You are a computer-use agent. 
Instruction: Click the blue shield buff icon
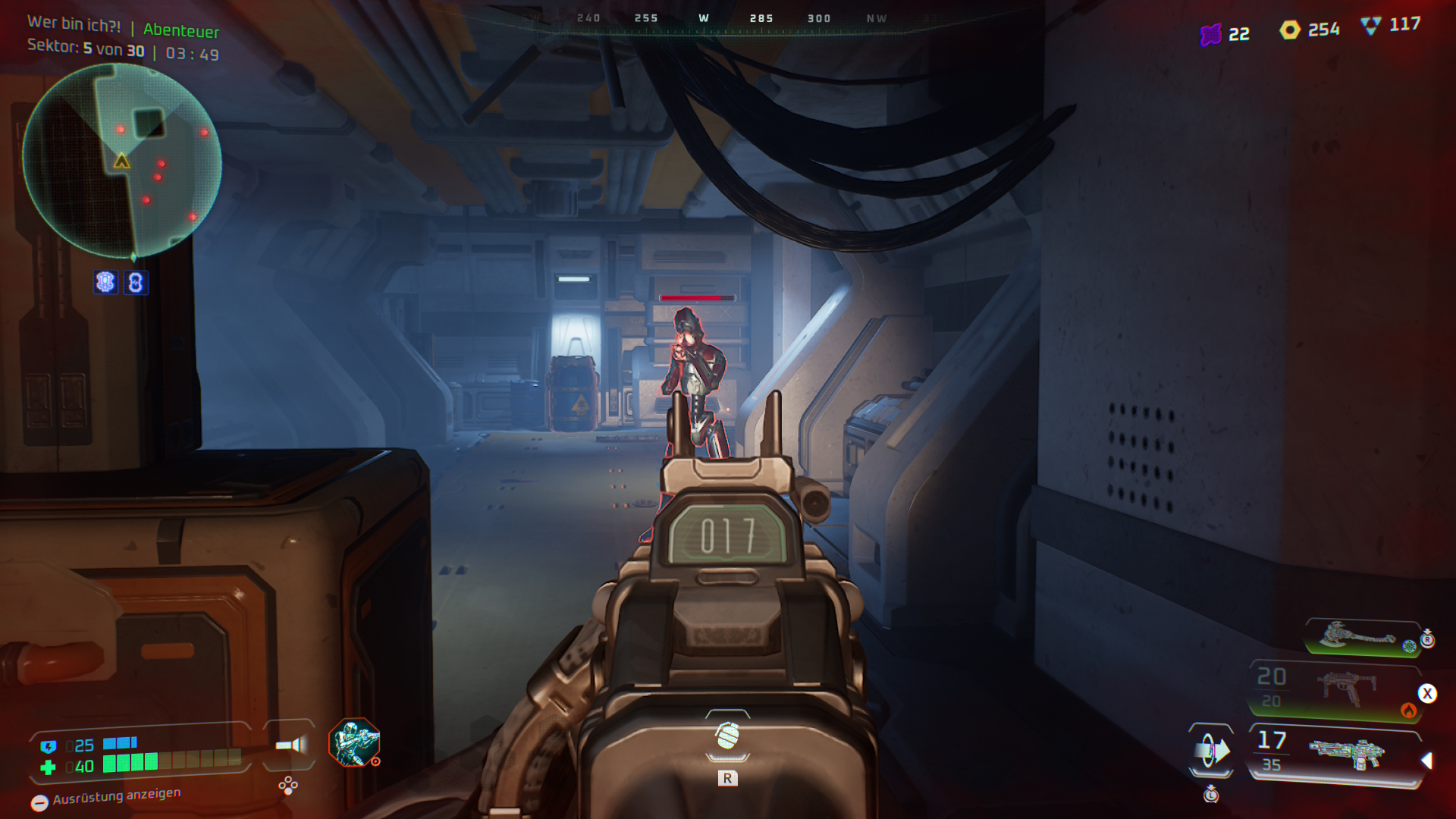click(x=105, y=282)
